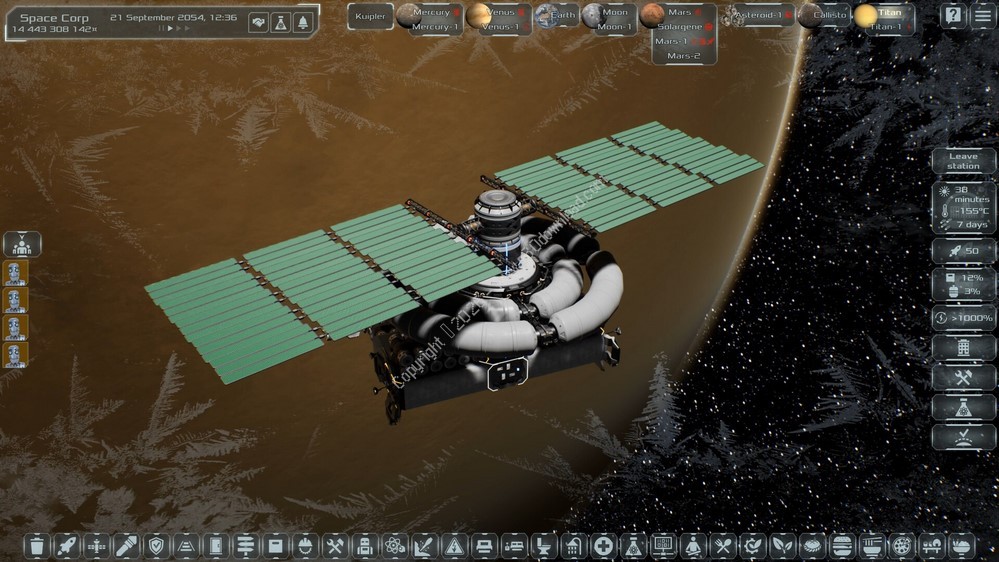999x562 pixels.
Task: Choose the rocket module in build toolbar
Action: [x=66, y=546]
